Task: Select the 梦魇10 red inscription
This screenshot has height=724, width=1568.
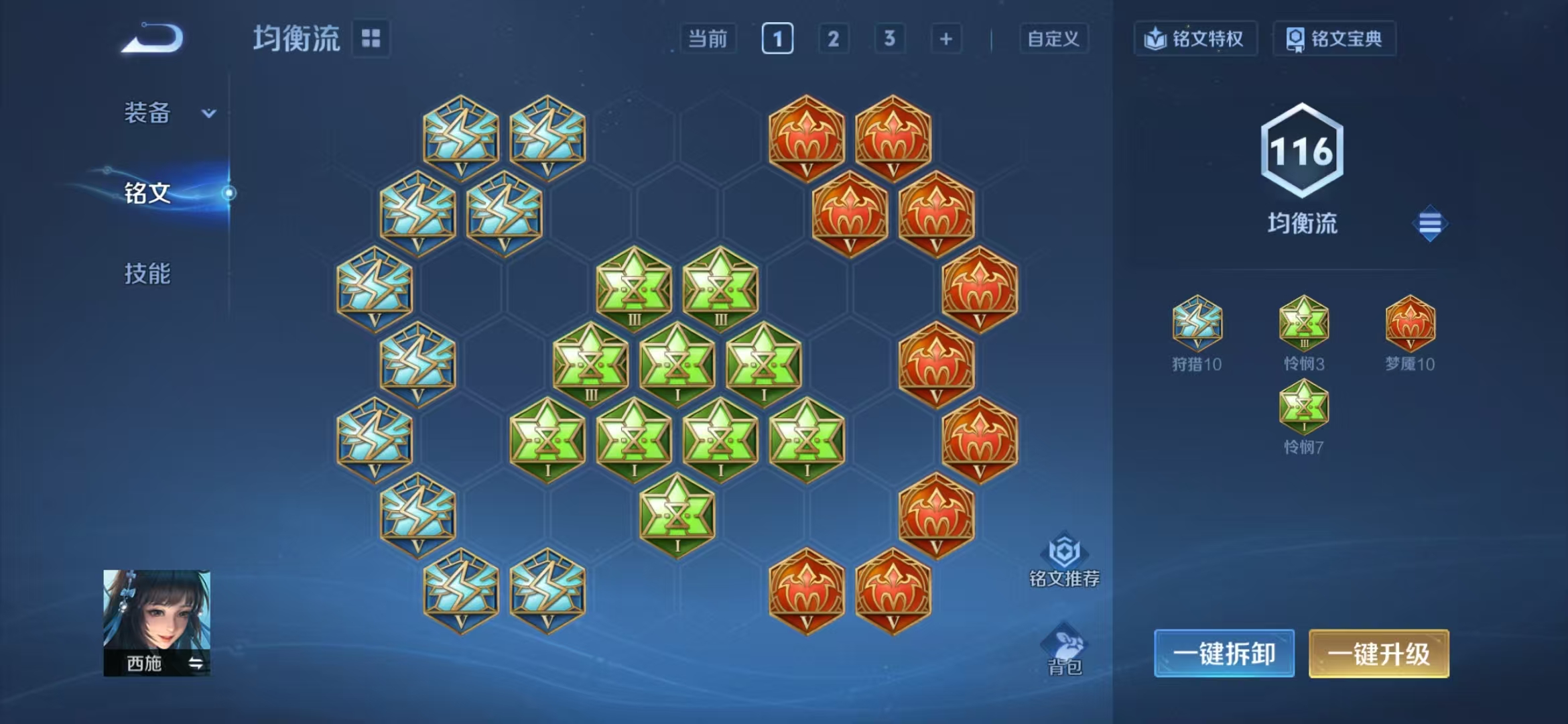Action: pyautogui.click(x=1411, y=325)
